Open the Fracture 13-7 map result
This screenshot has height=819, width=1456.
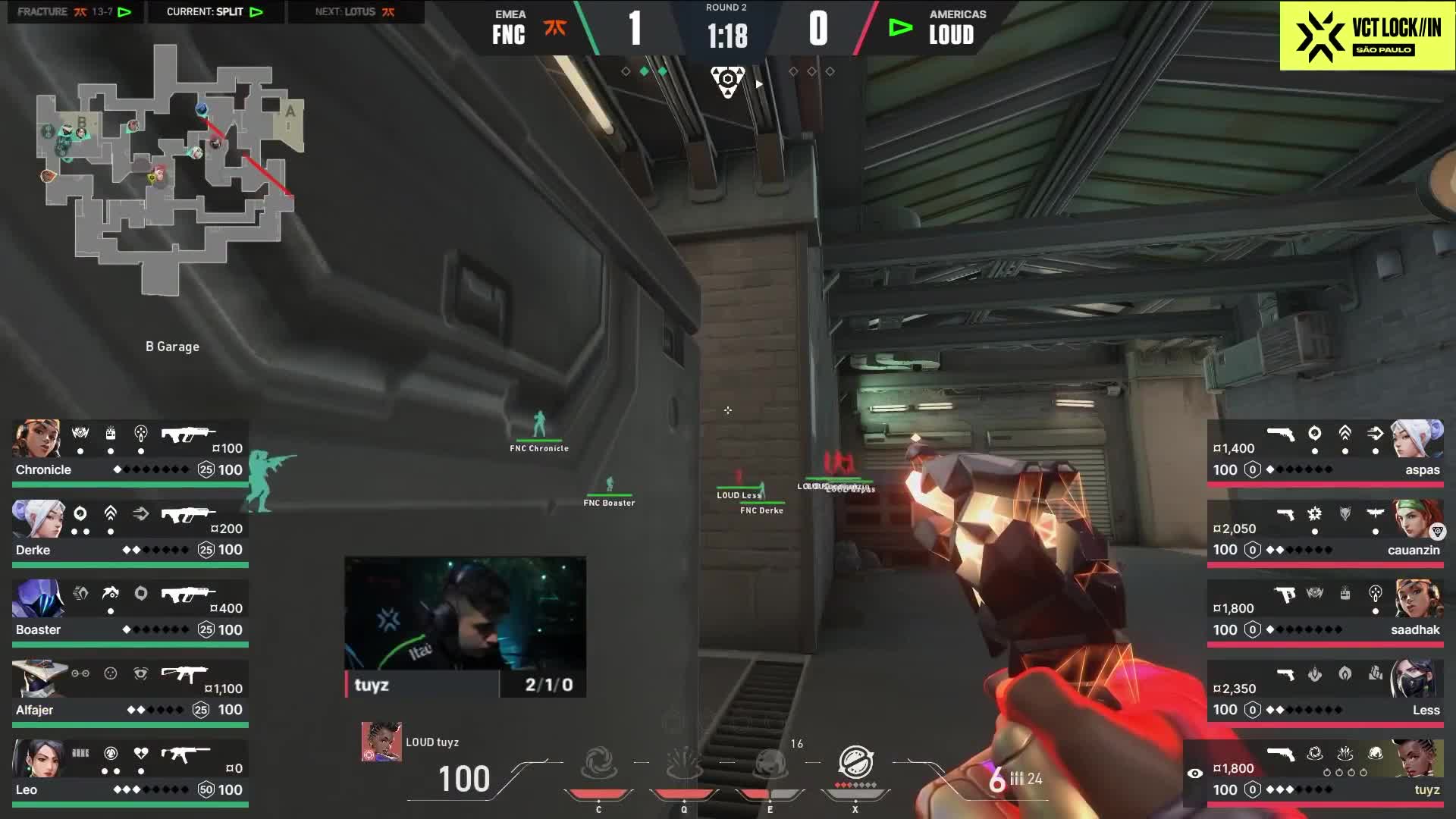pyautogui.click(x=74, y=12)
